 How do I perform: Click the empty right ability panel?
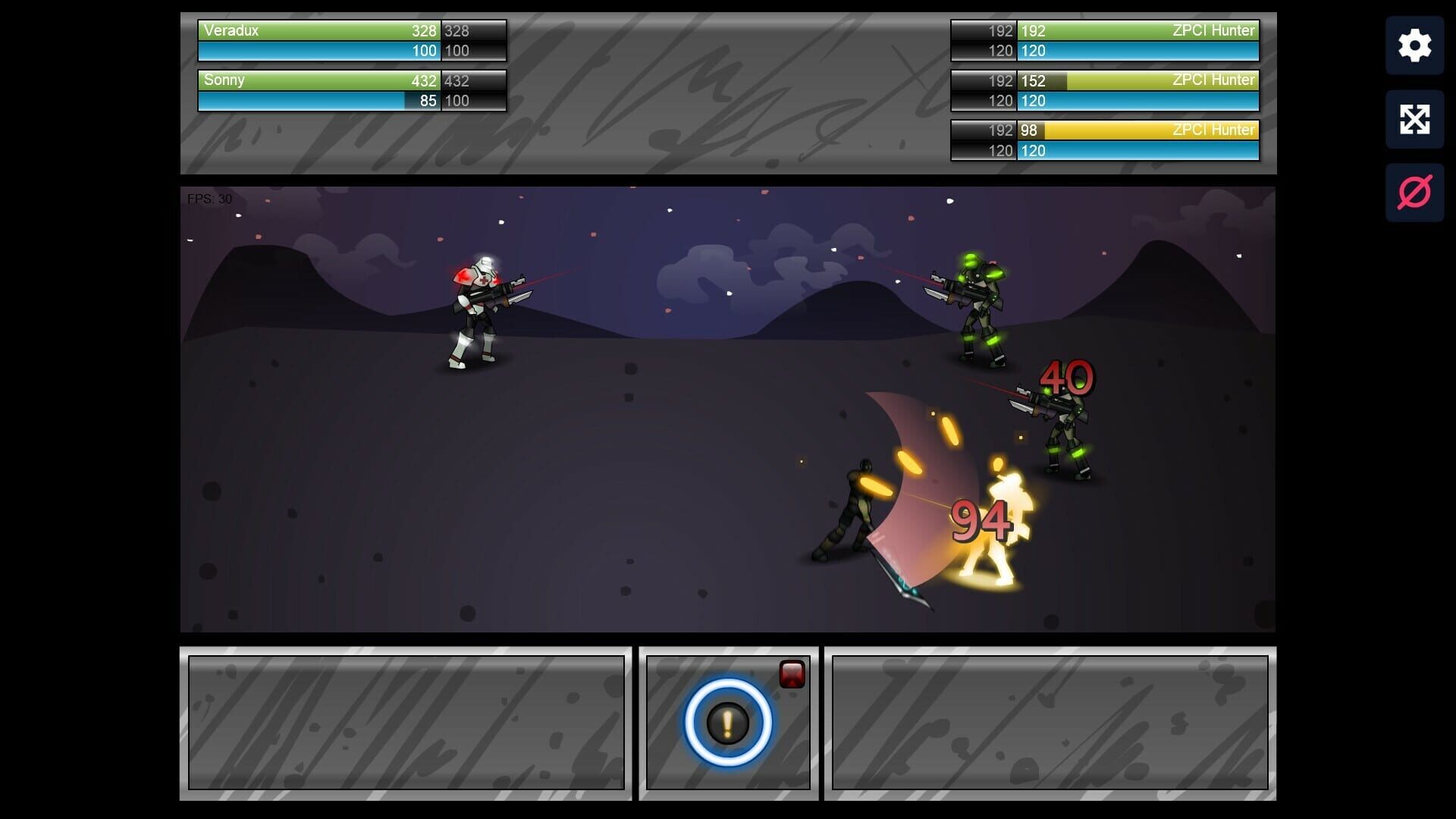pos(1050,720)
